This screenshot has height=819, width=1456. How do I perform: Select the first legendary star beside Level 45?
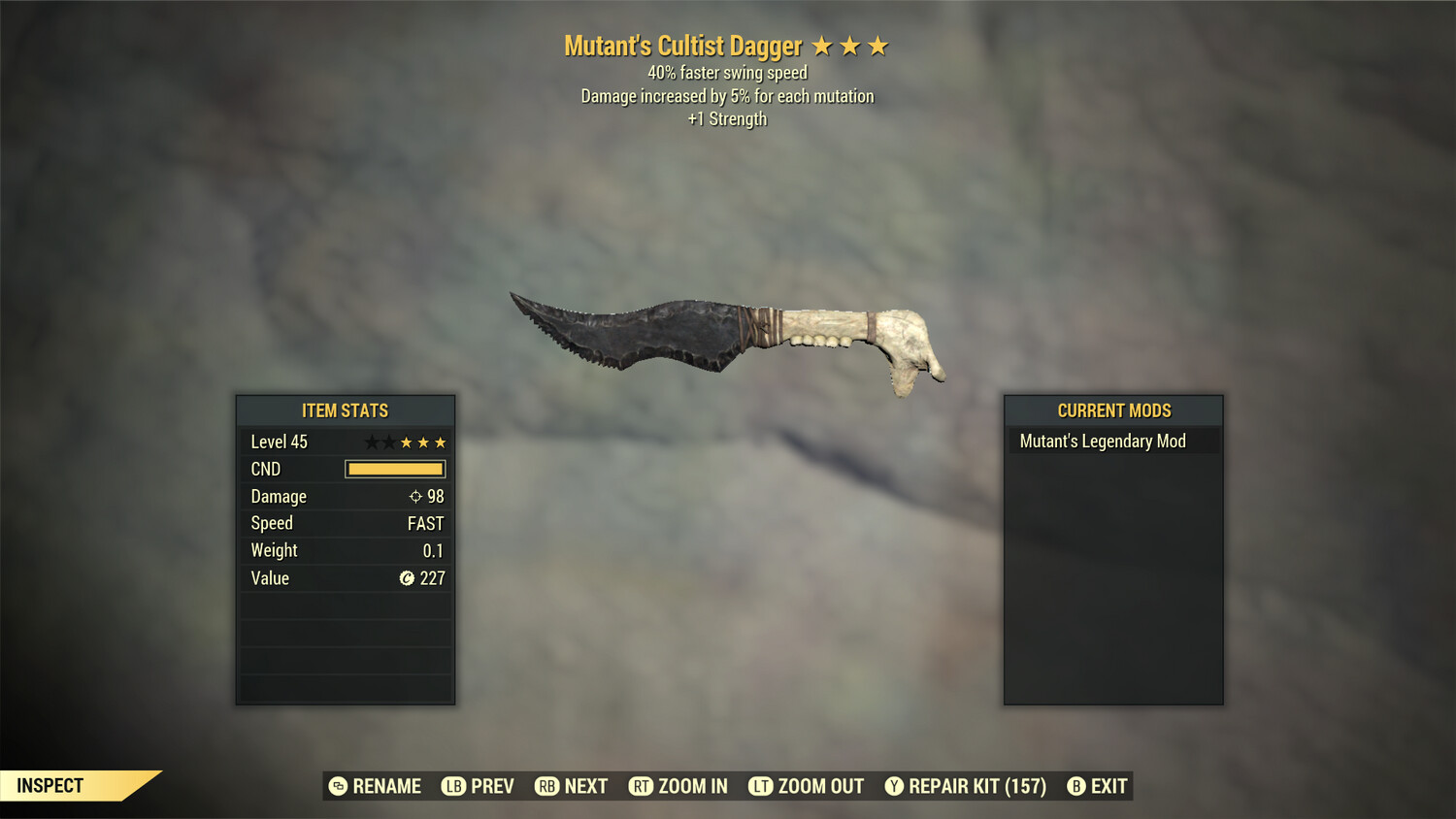[372, 442]
